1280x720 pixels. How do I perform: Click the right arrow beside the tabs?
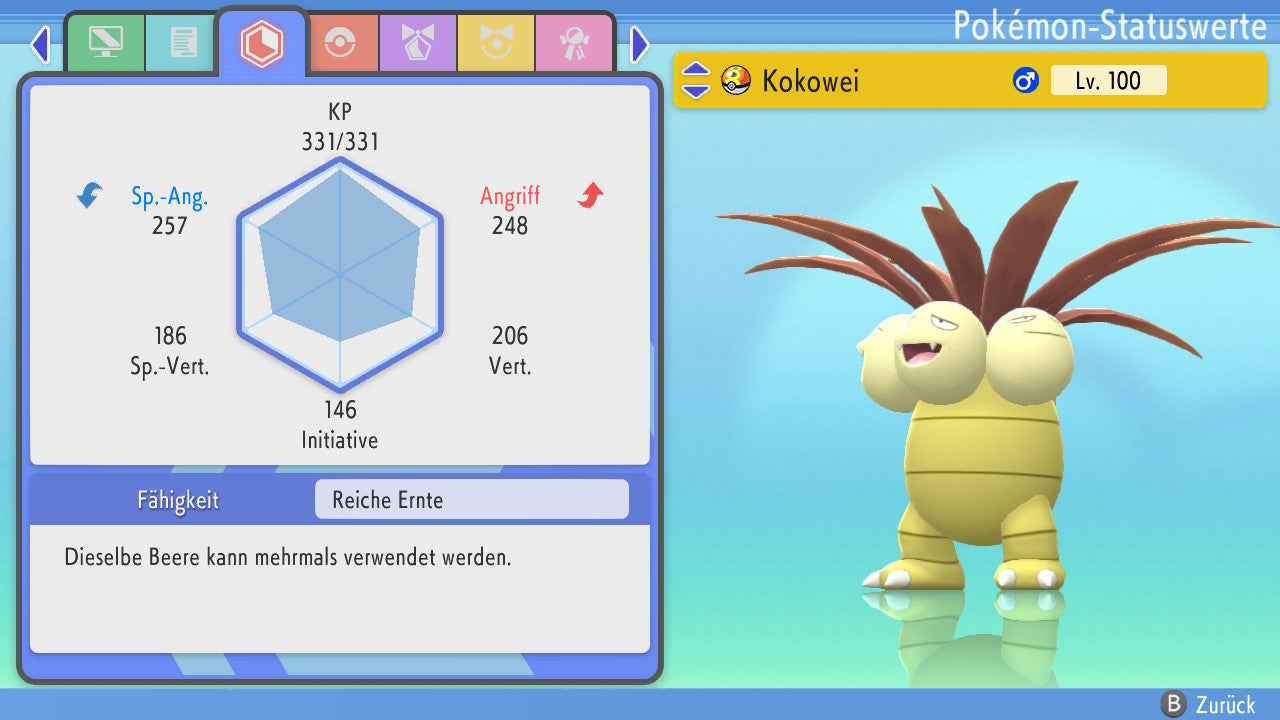click(640, 44)
